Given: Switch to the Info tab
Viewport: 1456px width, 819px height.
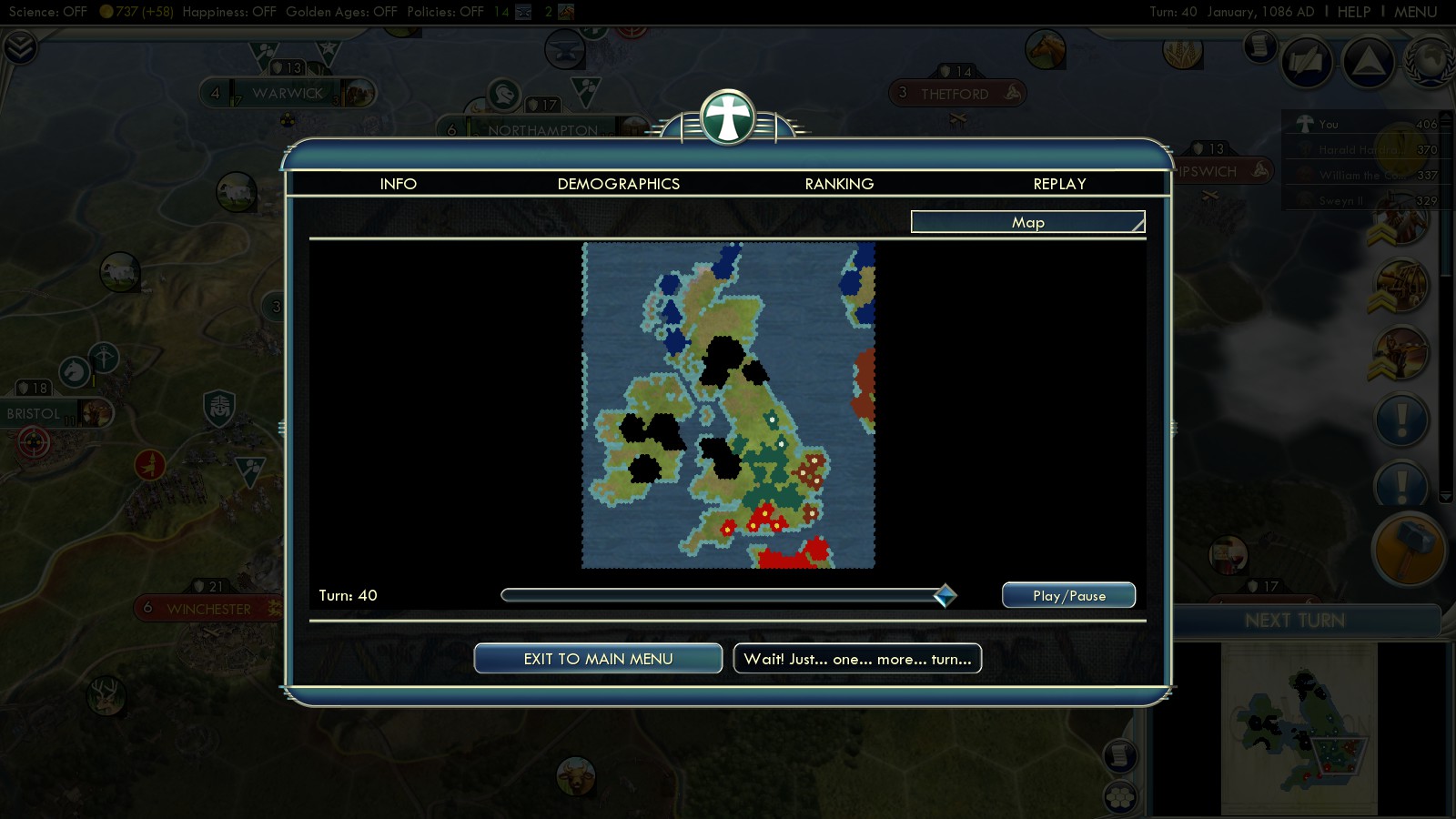Looking at the screenshot, I should point(399,184).
